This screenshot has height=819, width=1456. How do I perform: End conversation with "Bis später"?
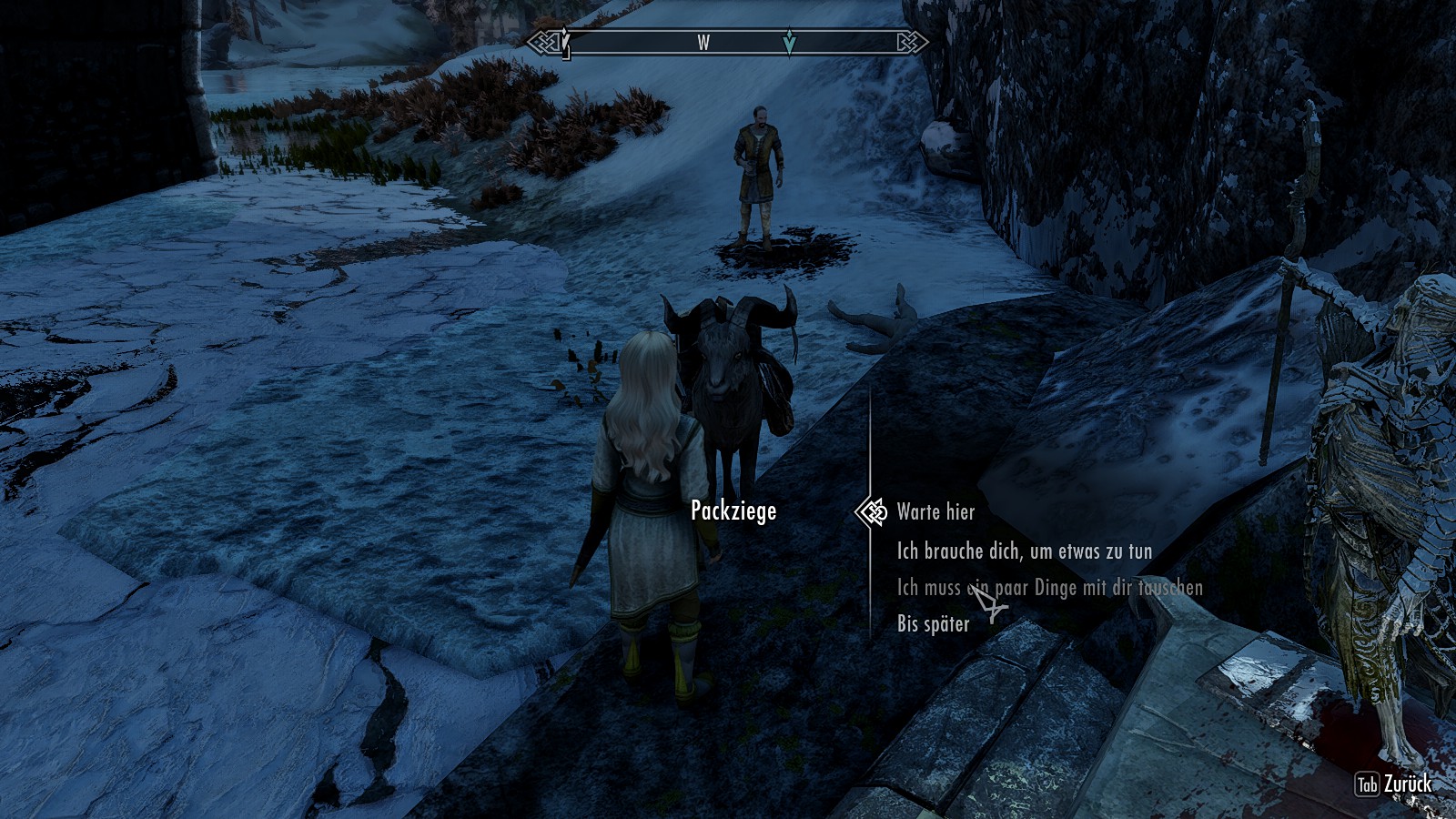coord(933,624)
